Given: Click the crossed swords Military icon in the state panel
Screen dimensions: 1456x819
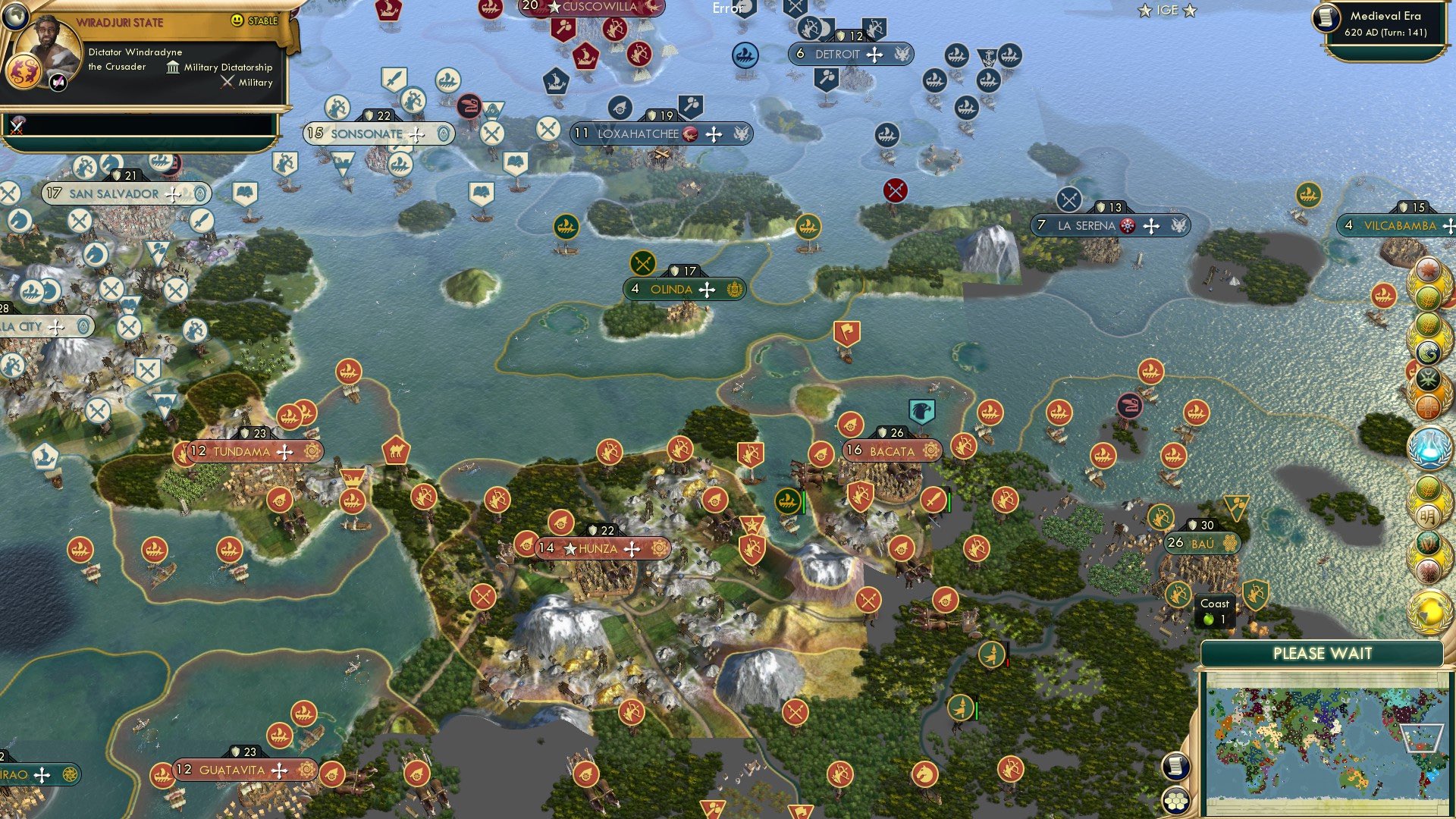Looking at the screenshot, I should coord(227,82).
